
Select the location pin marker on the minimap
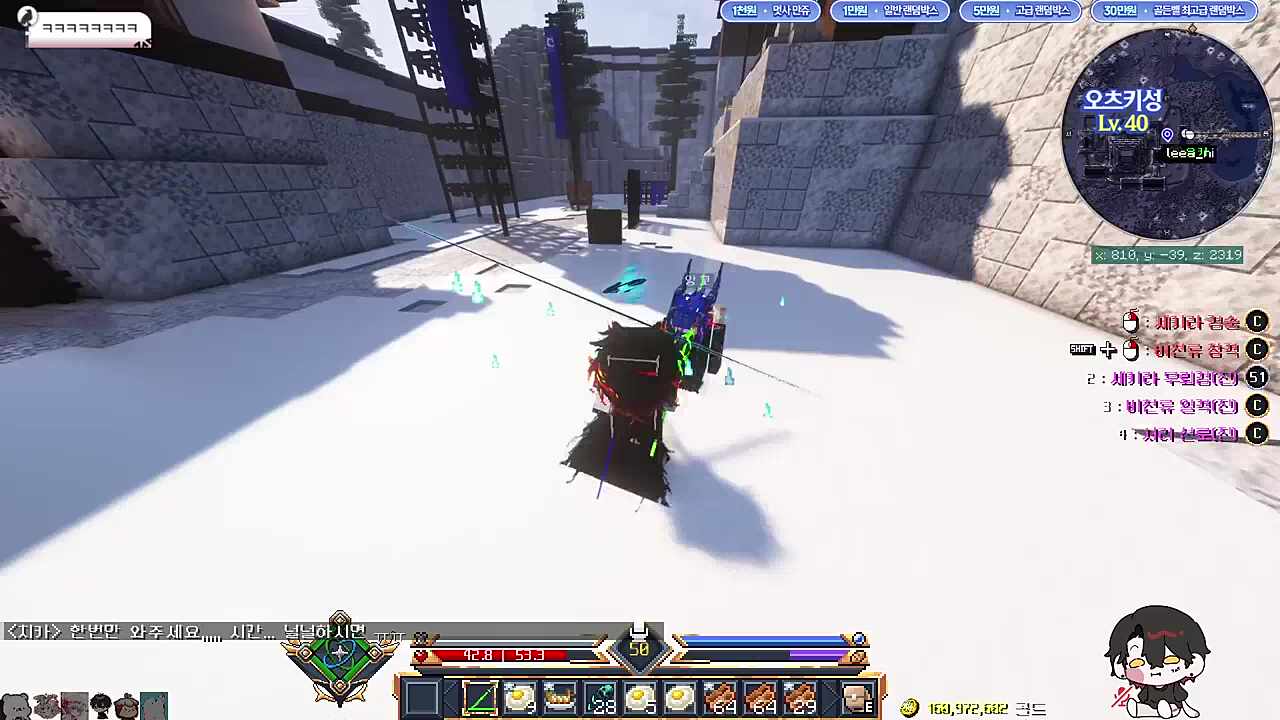click(x=1167, y=135)
